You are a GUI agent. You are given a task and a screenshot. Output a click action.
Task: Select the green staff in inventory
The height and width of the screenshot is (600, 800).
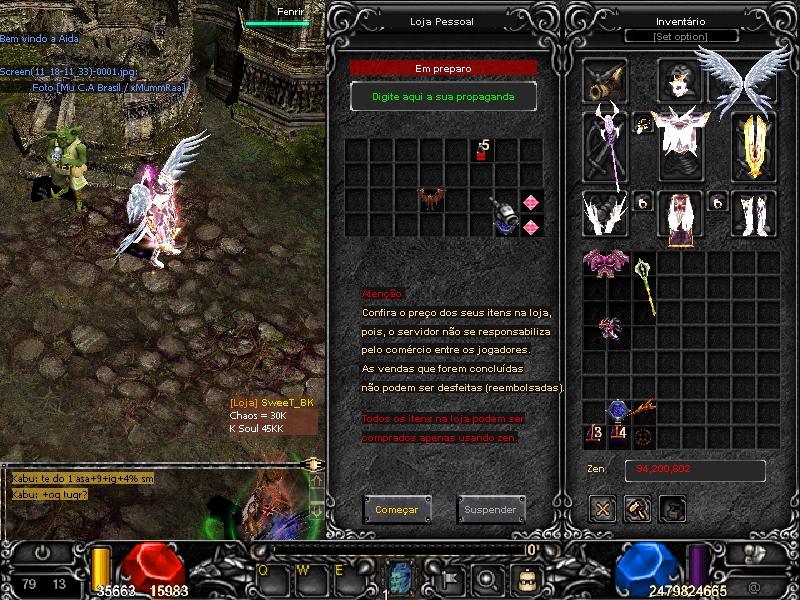(x=645, y=287)
